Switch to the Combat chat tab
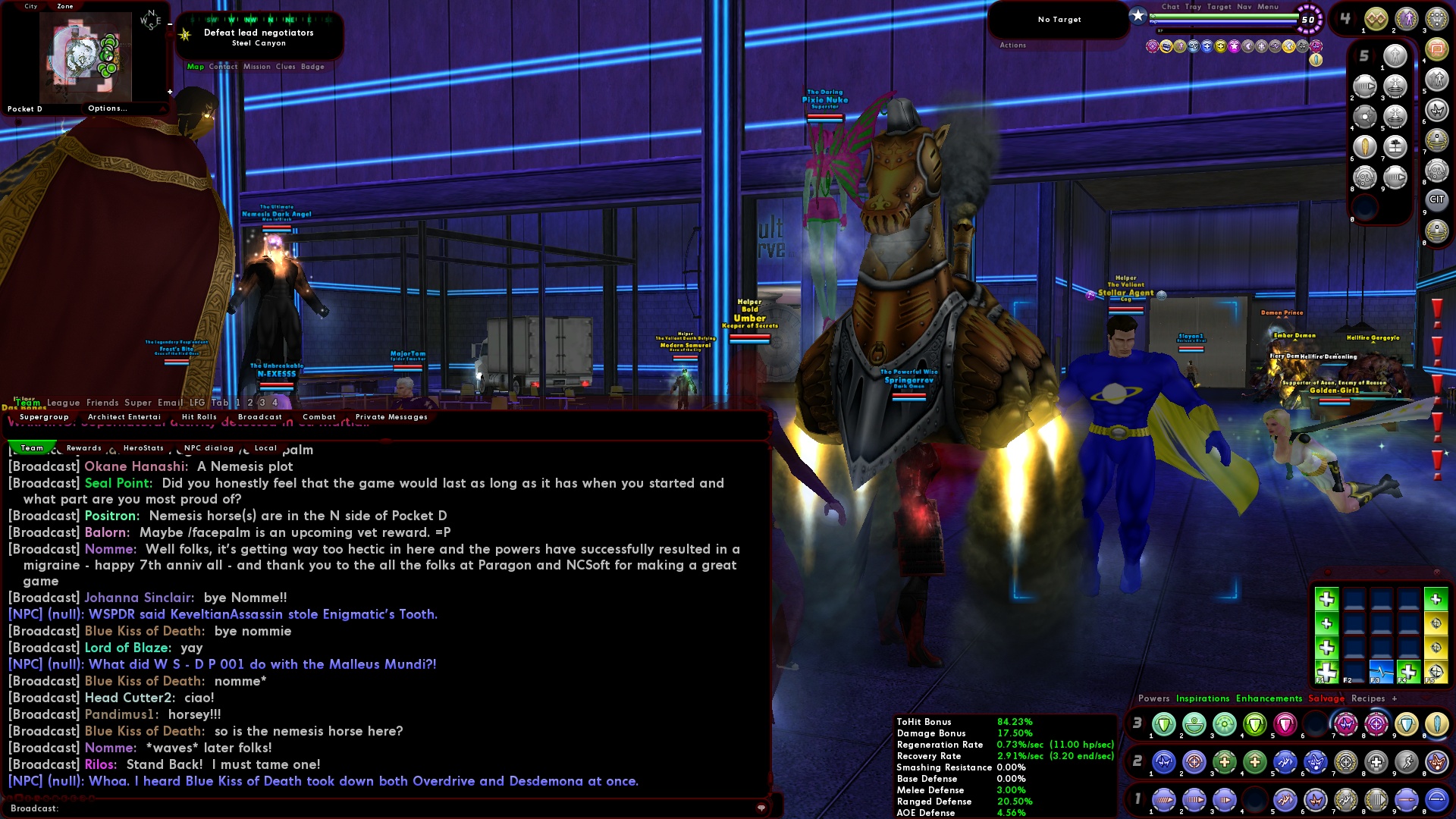Image resolution: width=1456 pixels, height=819 pixels. (x=318, y=417)
